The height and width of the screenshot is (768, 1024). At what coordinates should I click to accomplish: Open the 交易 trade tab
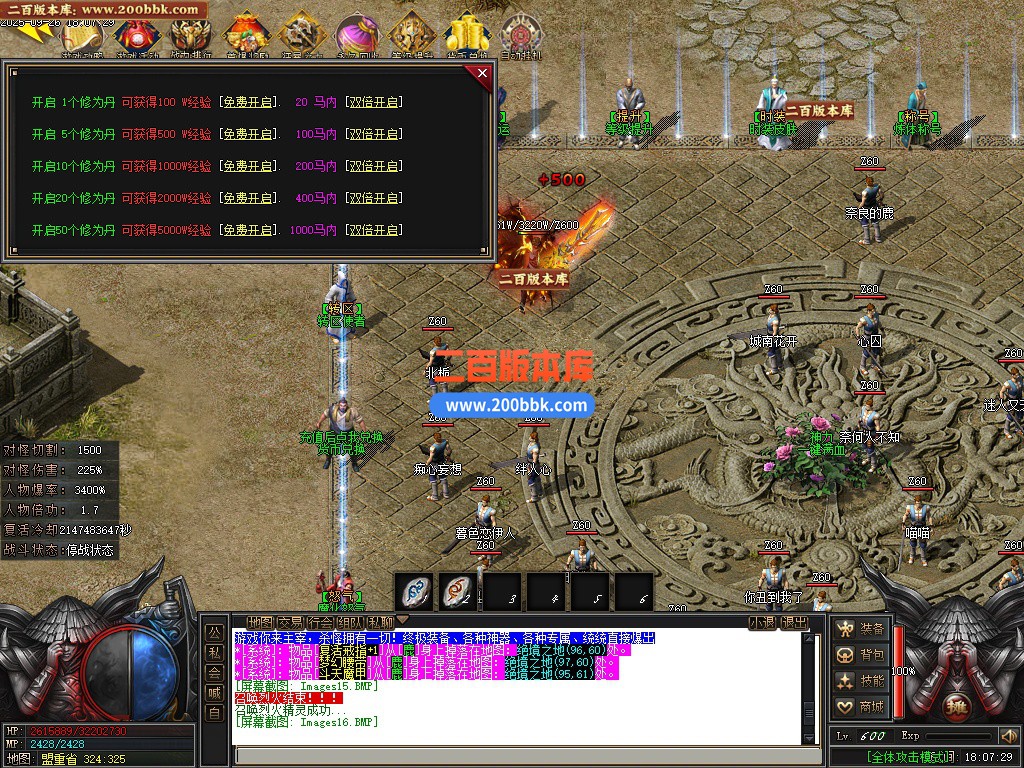(x=290, y=622)
